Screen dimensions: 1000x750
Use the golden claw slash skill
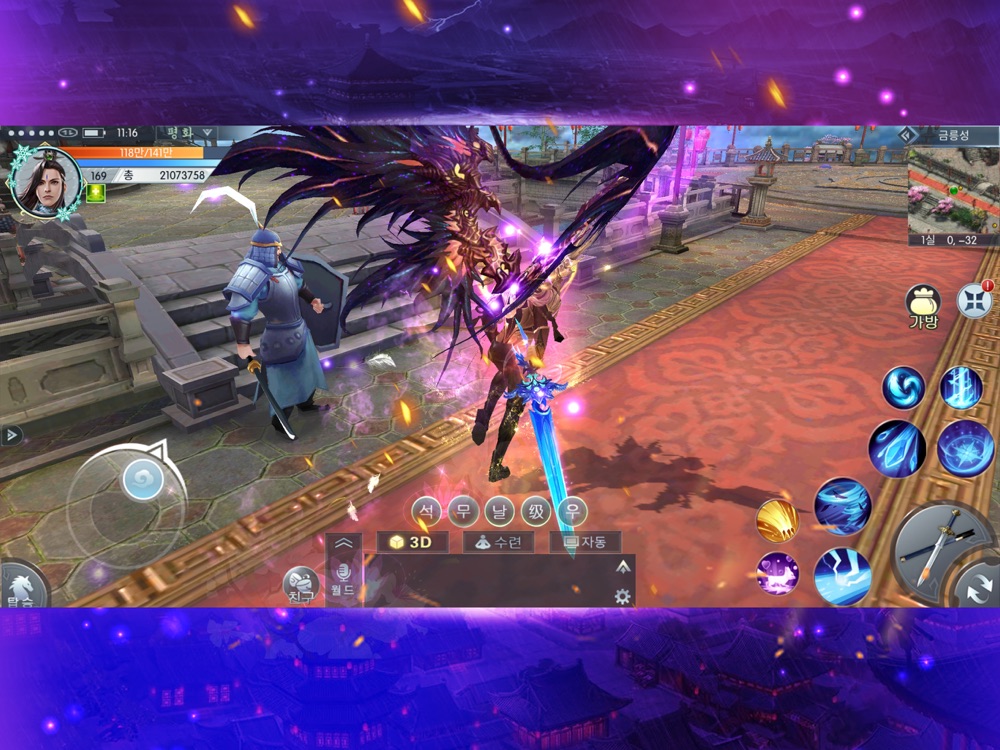click(778, 520)
